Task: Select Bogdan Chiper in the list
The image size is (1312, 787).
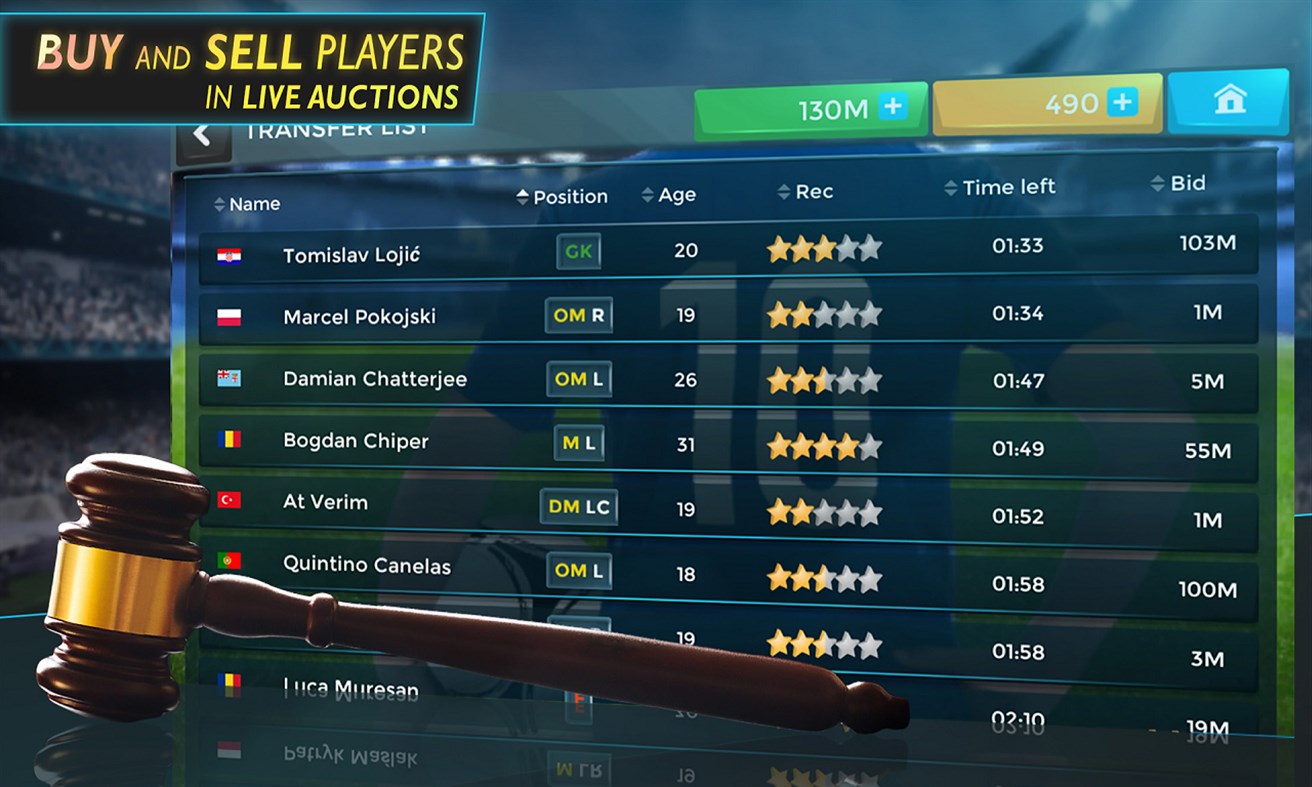Action: pos(728,444)
